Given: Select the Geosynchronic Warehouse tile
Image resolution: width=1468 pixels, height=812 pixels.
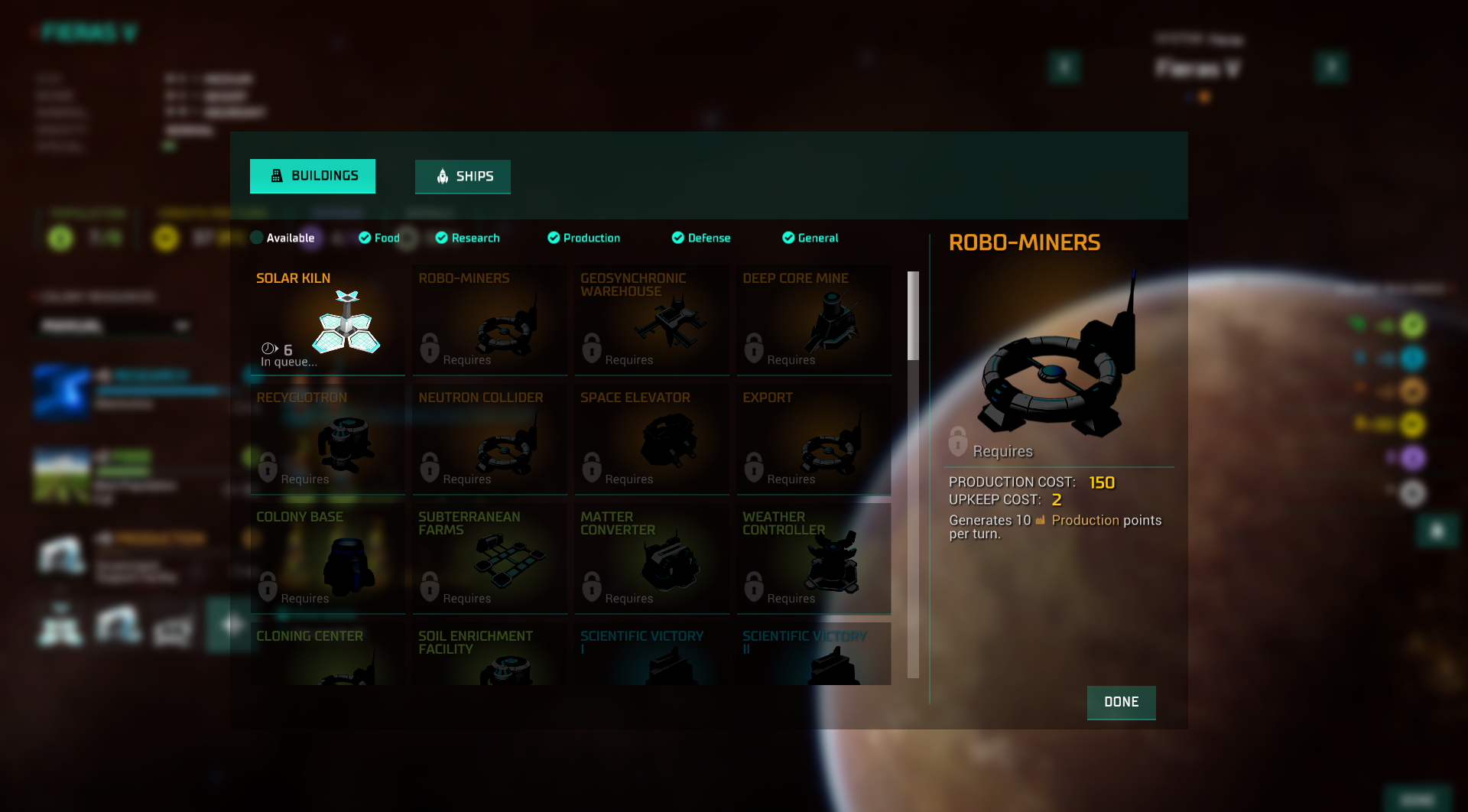Looking at the screenshot, I should pos(651,320).
